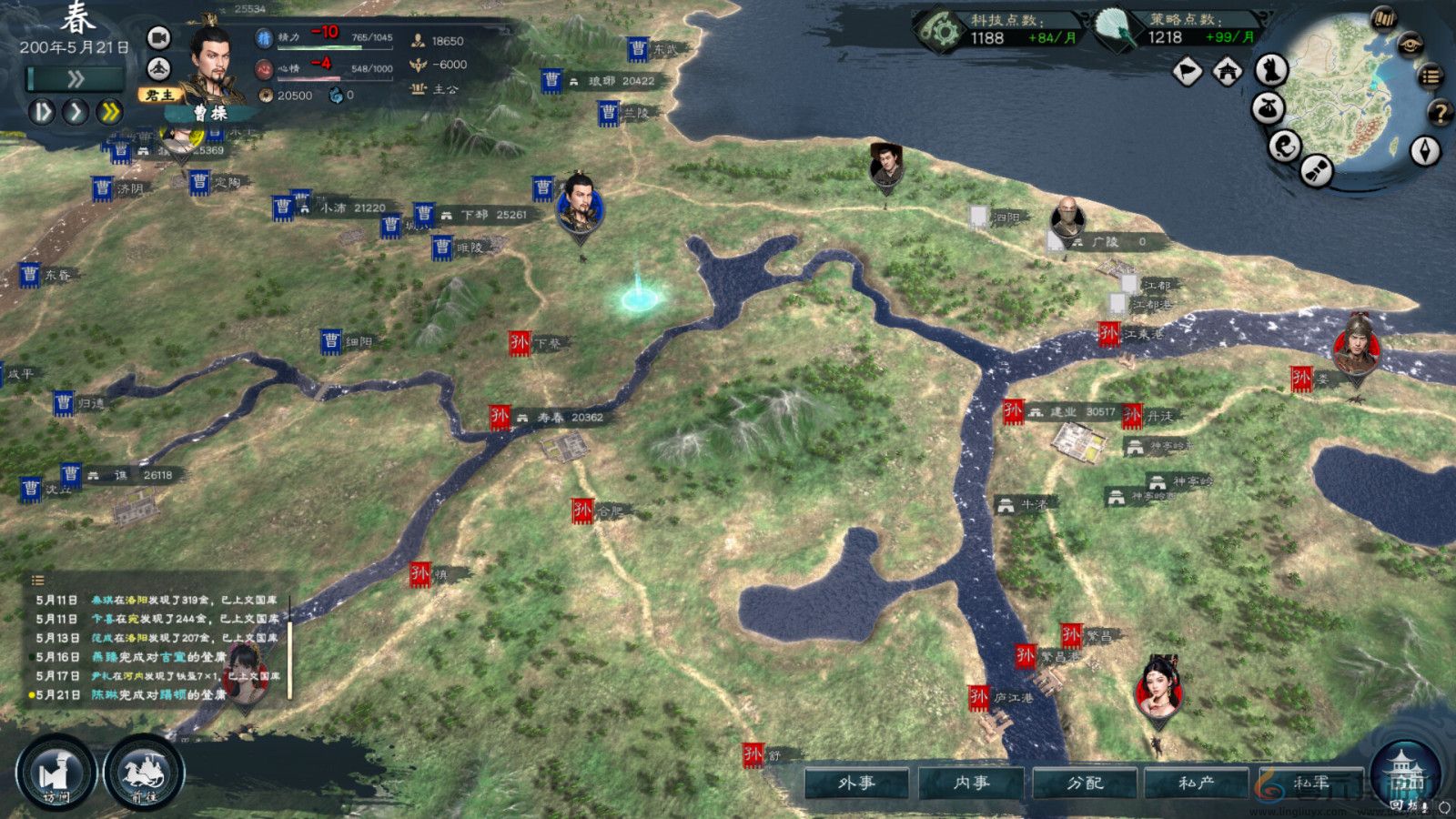Enable max speed with the yellow double-chevron button
Viewport: 1456px width, 819px height.
coord(109,111)
